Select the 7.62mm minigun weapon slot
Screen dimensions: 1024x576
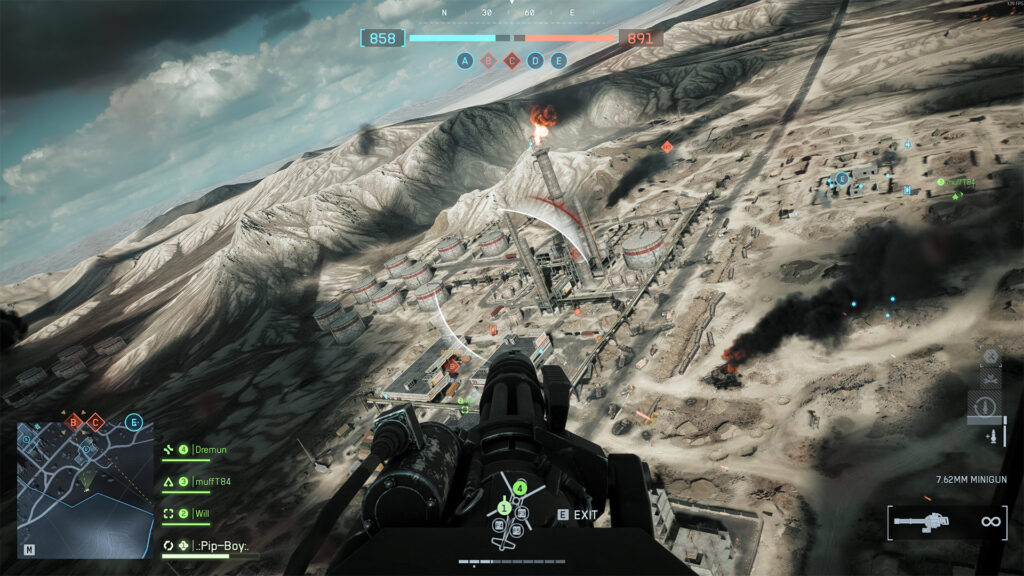pyautogui.click(x=933, y=521)
